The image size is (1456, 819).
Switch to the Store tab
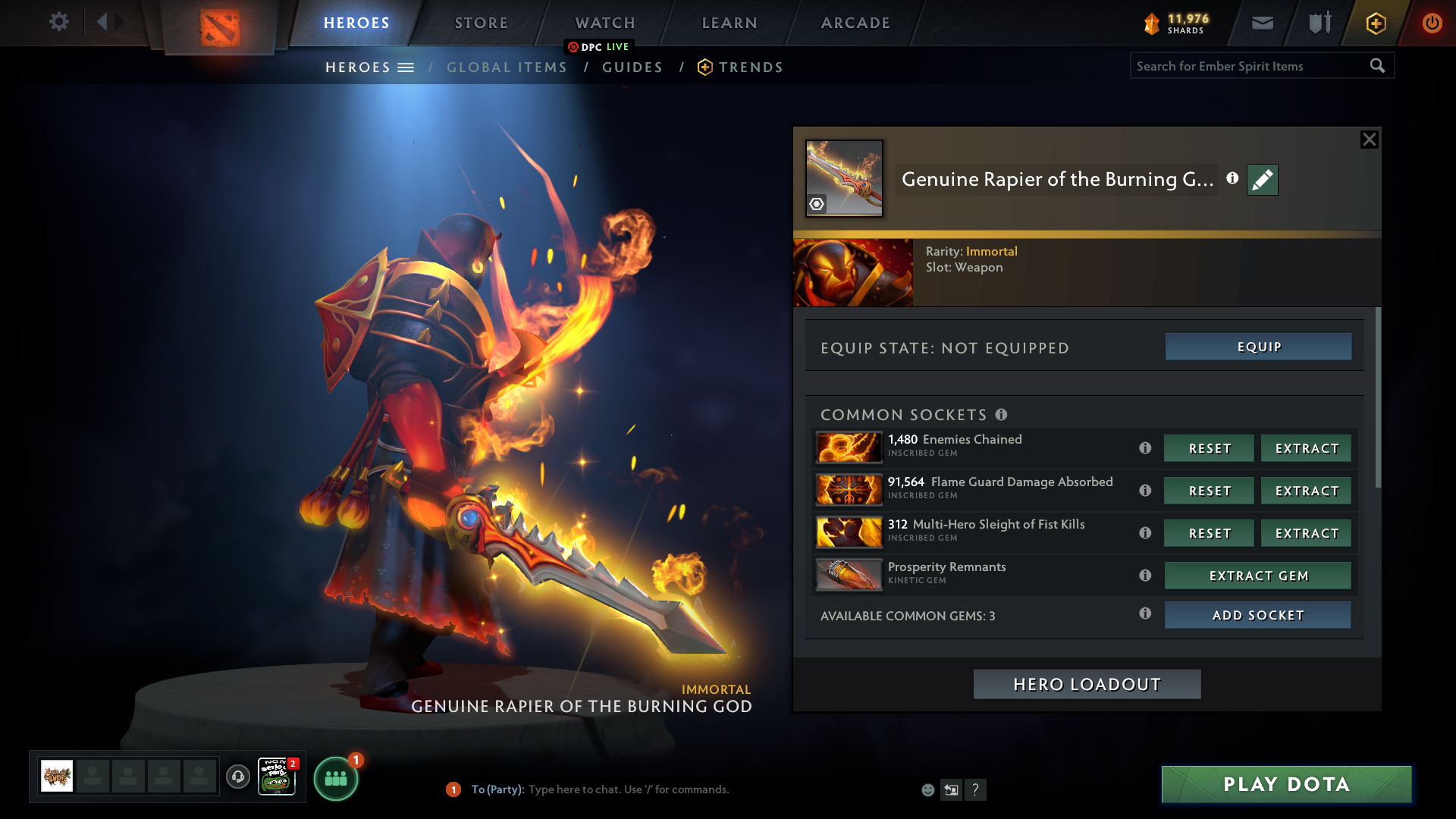click(x=482, y=23)
